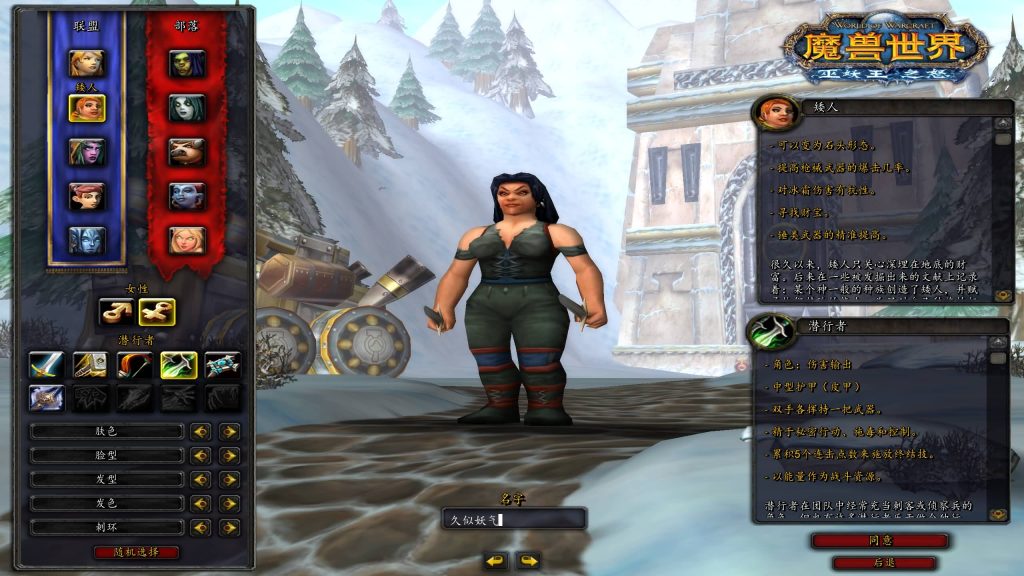
Task: Go back using the 后退 button
Action: point(884,563)
